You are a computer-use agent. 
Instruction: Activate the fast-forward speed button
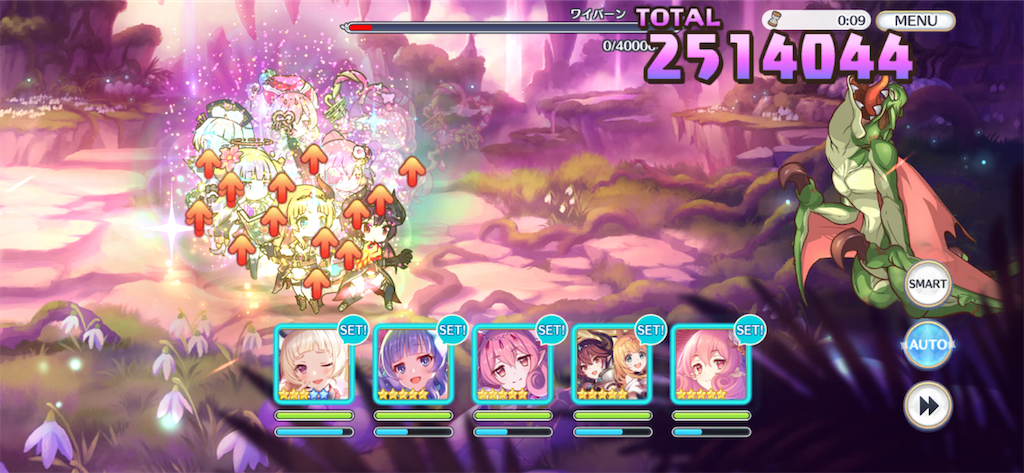(x=927, y=406)
